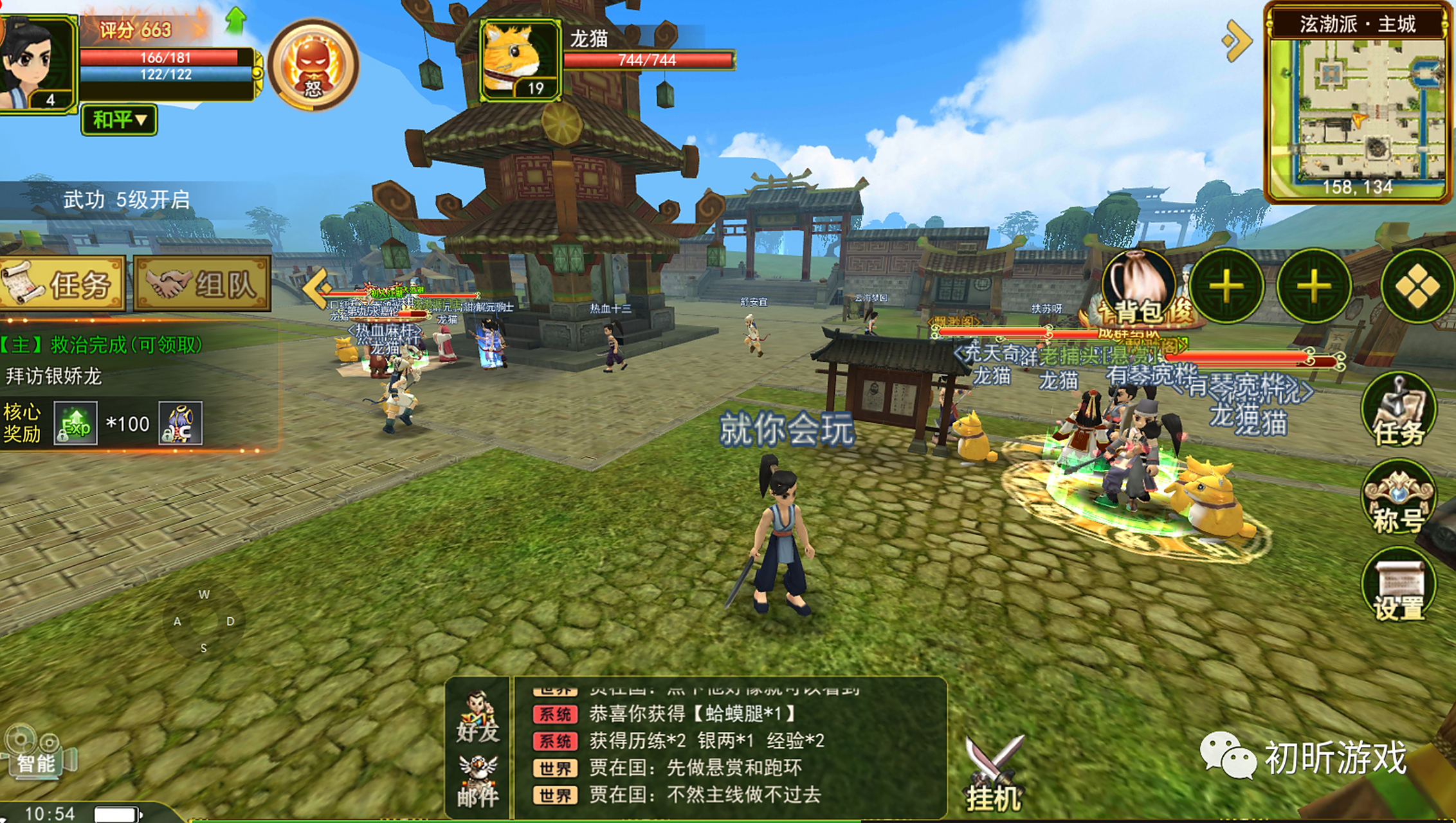Toggle 挂机 auto-battle

(994, 775)
